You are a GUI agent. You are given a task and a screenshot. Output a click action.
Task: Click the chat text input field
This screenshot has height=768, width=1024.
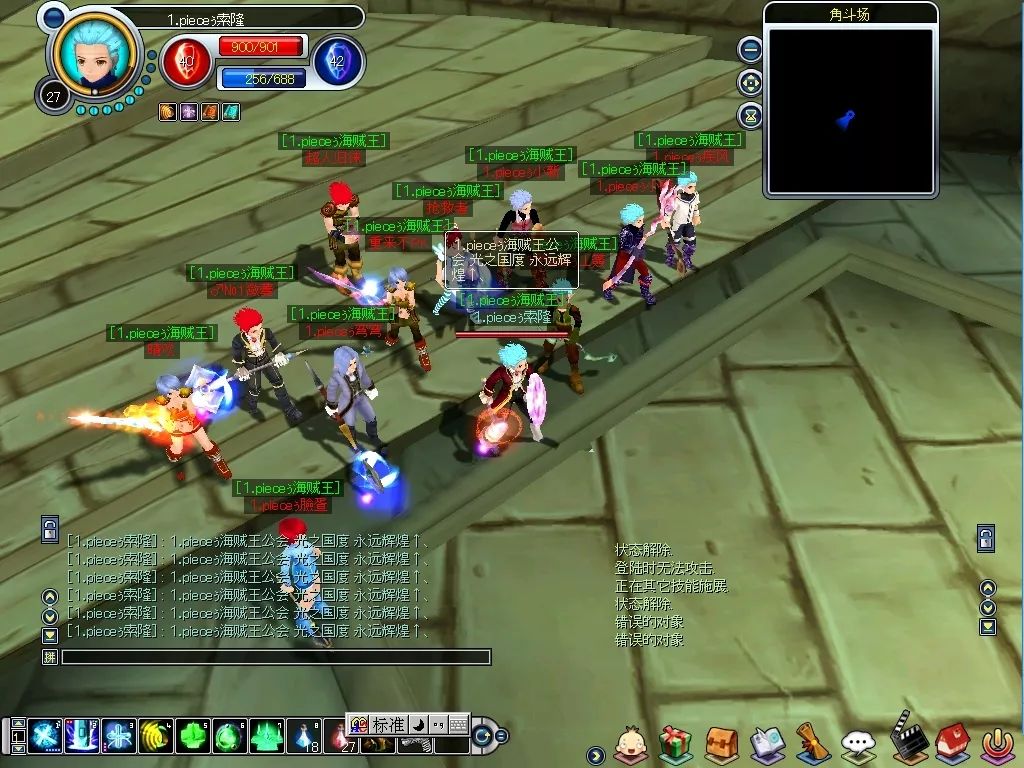tap(276, 657)
